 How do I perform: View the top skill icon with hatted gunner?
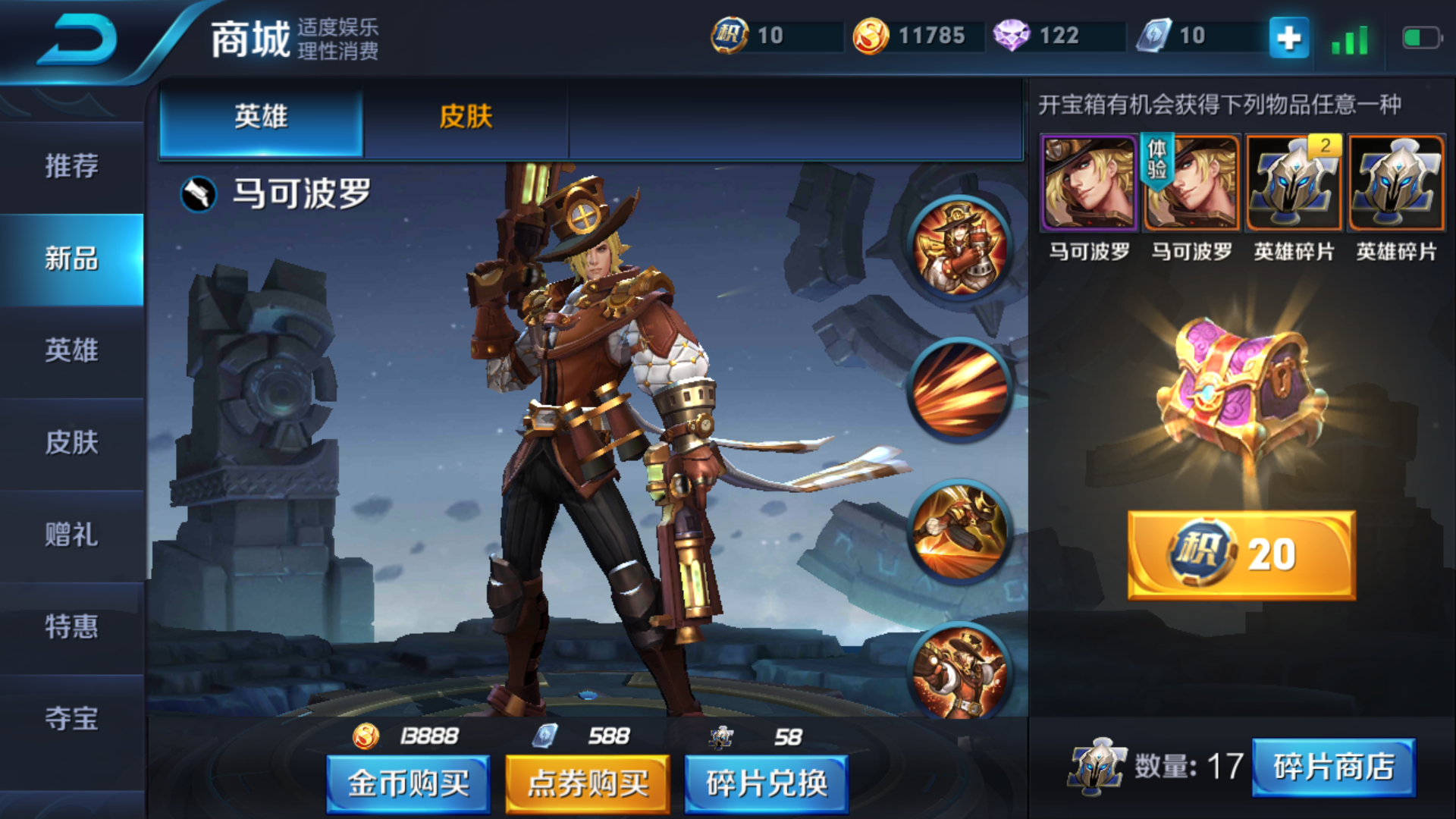click(x=960, y=248)
